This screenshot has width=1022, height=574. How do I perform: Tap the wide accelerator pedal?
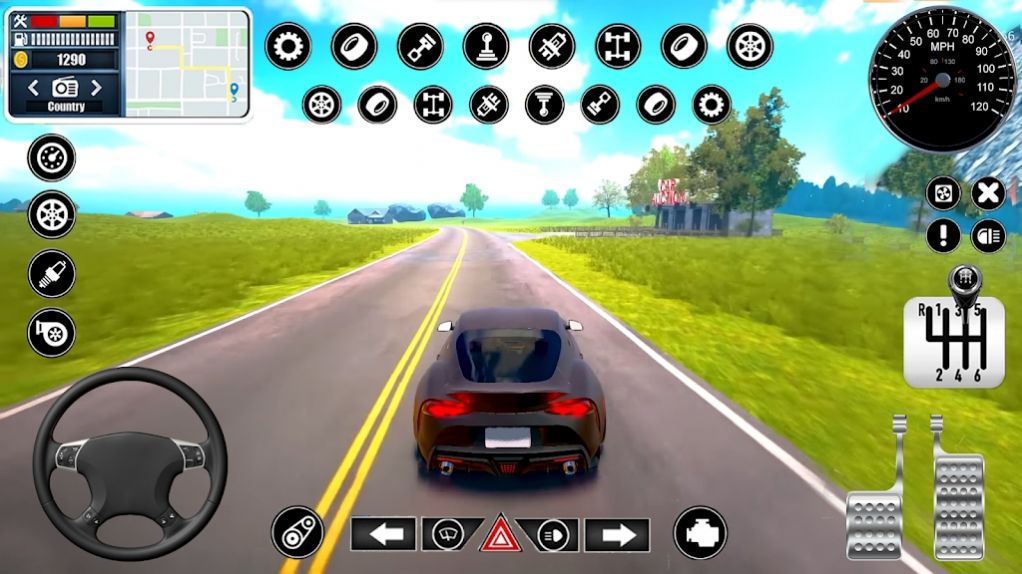958,500
